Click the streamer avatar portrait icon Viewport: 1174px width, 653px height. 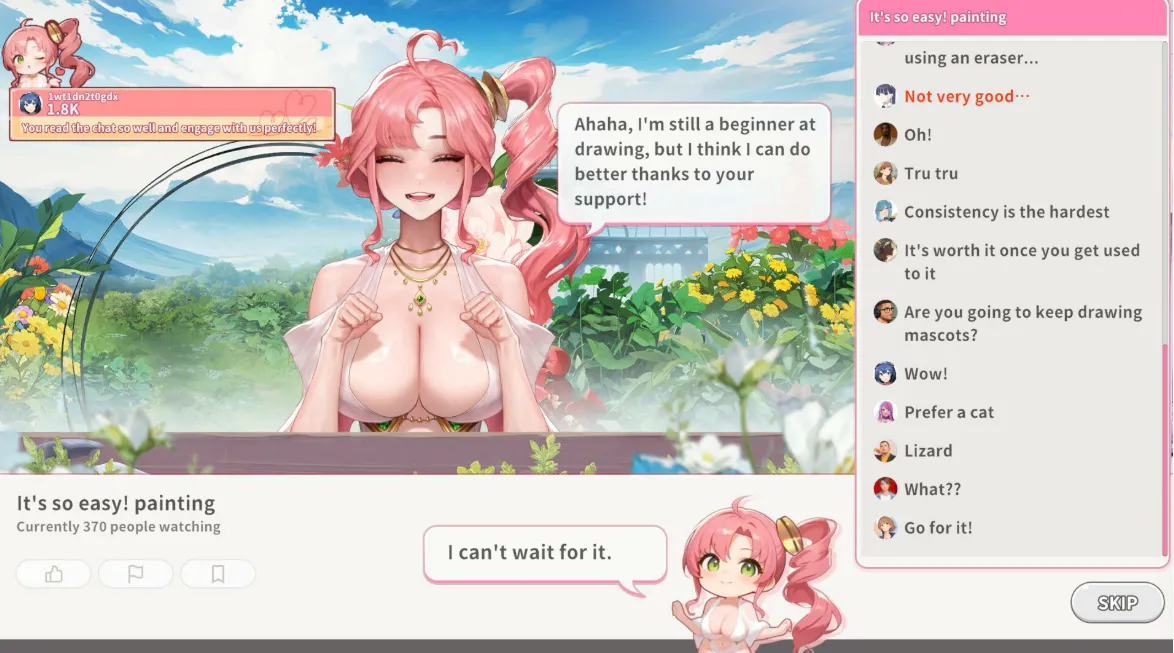45,52
